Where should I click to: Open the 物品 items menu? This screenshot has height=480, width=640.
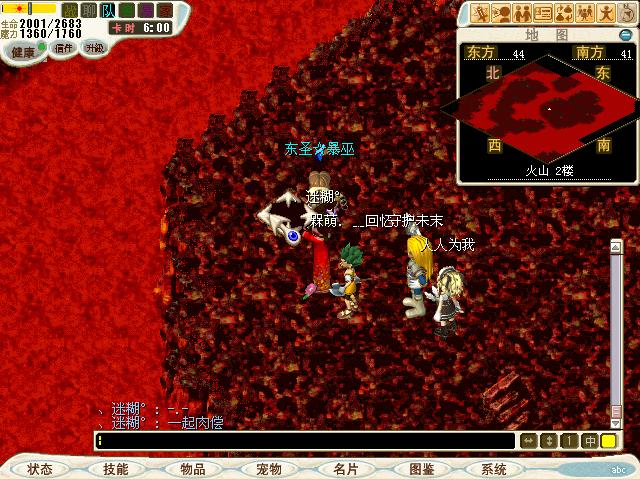pyautogui.click(x=193, y=469)
